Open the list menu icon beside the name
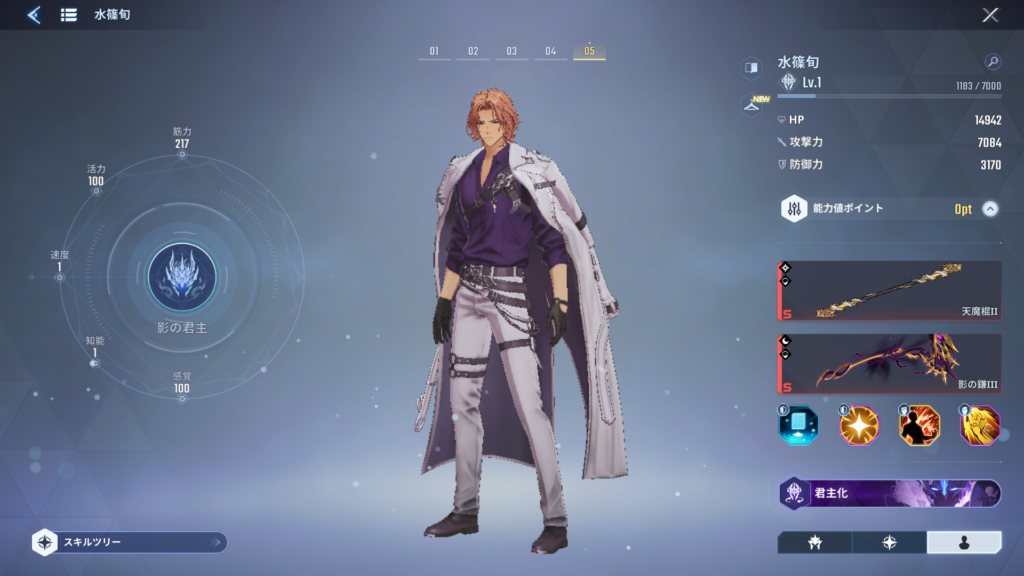This screenshot has height=576, width=1024. click(x=69, y=15)
